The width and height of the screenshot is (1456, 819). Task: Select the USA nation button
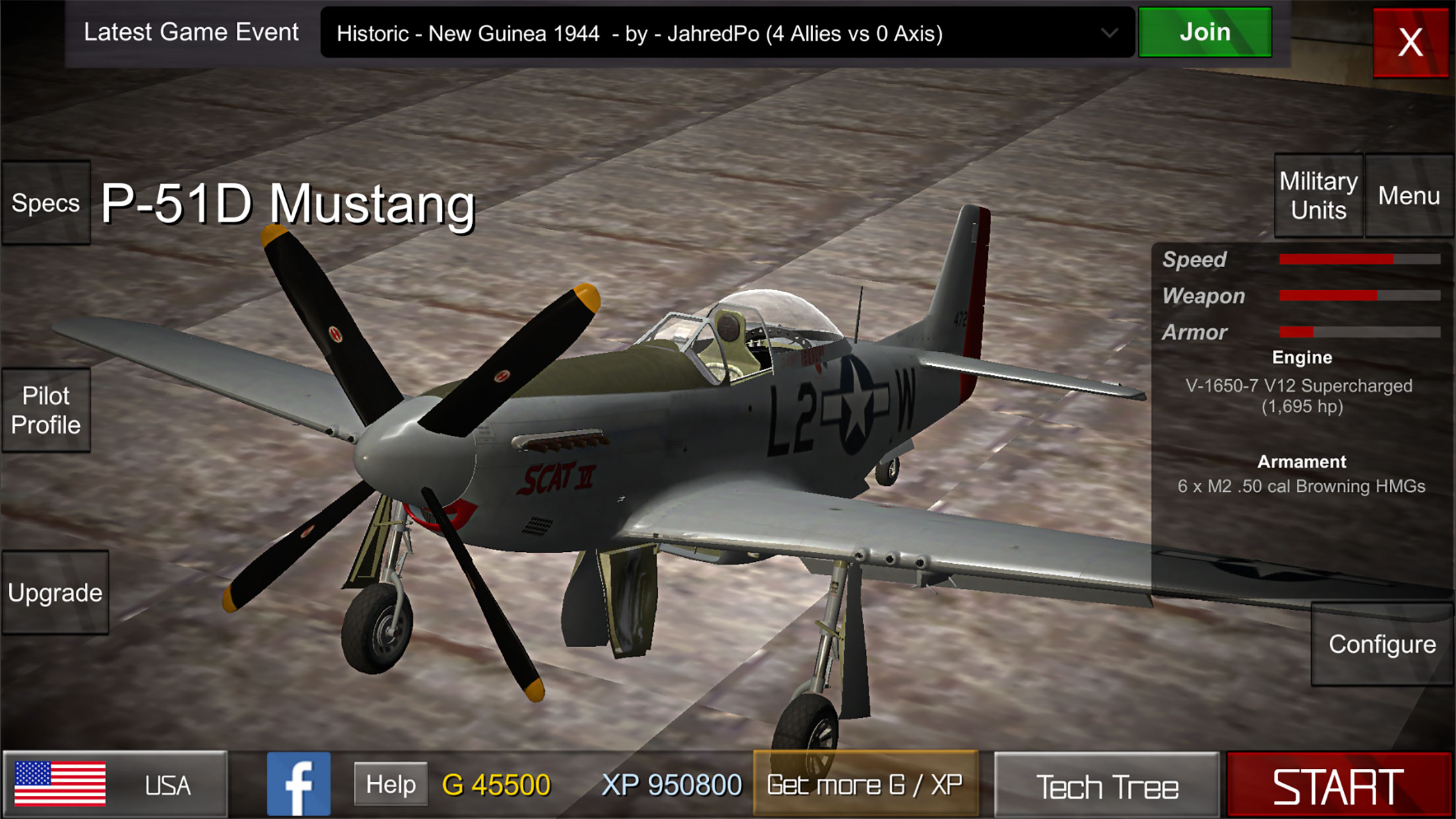115,785
